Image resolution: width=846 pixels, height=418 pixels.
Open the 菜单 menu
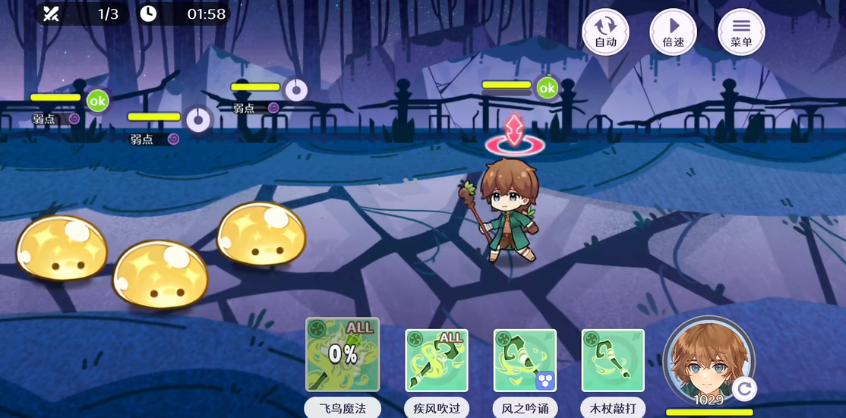point(741,31)
